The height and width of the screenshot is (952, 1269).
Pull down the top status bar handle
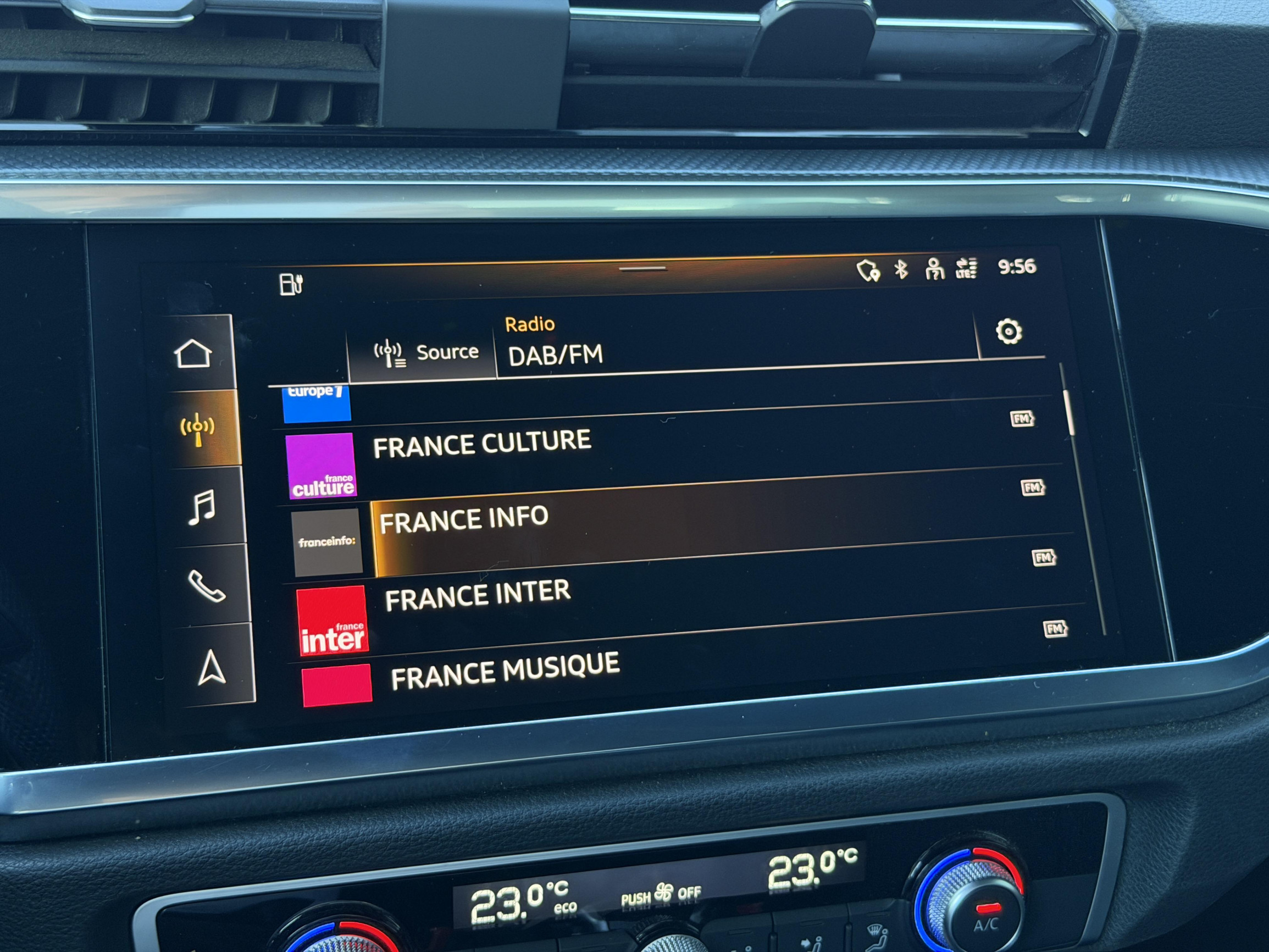[x=642, y=269]
